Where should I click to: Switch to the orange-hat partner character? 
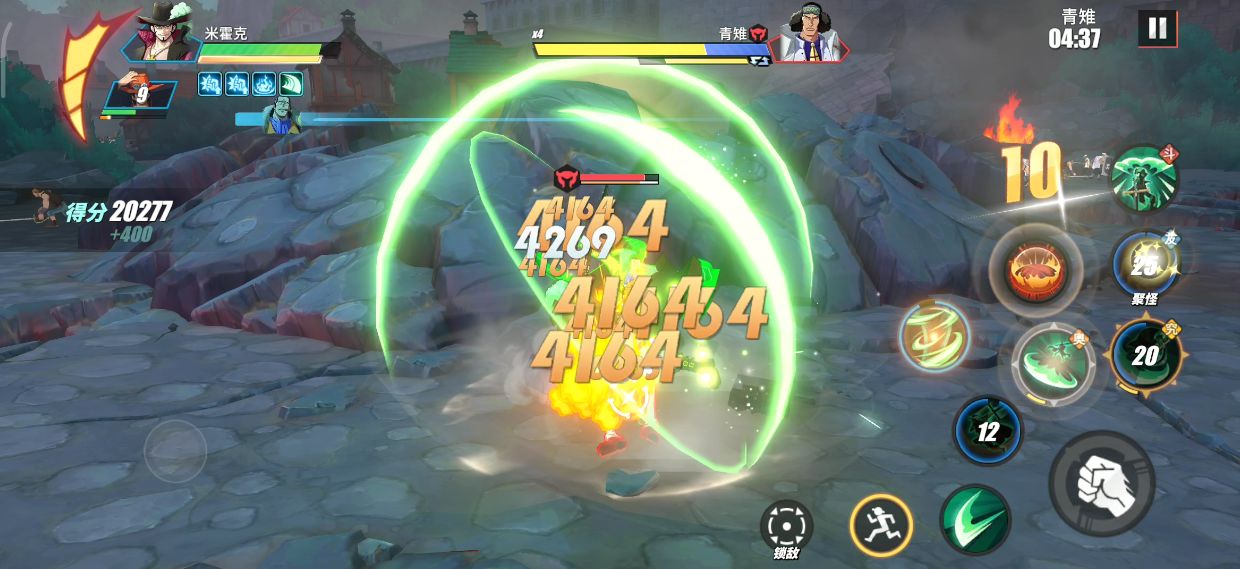[x=140, y=95]
